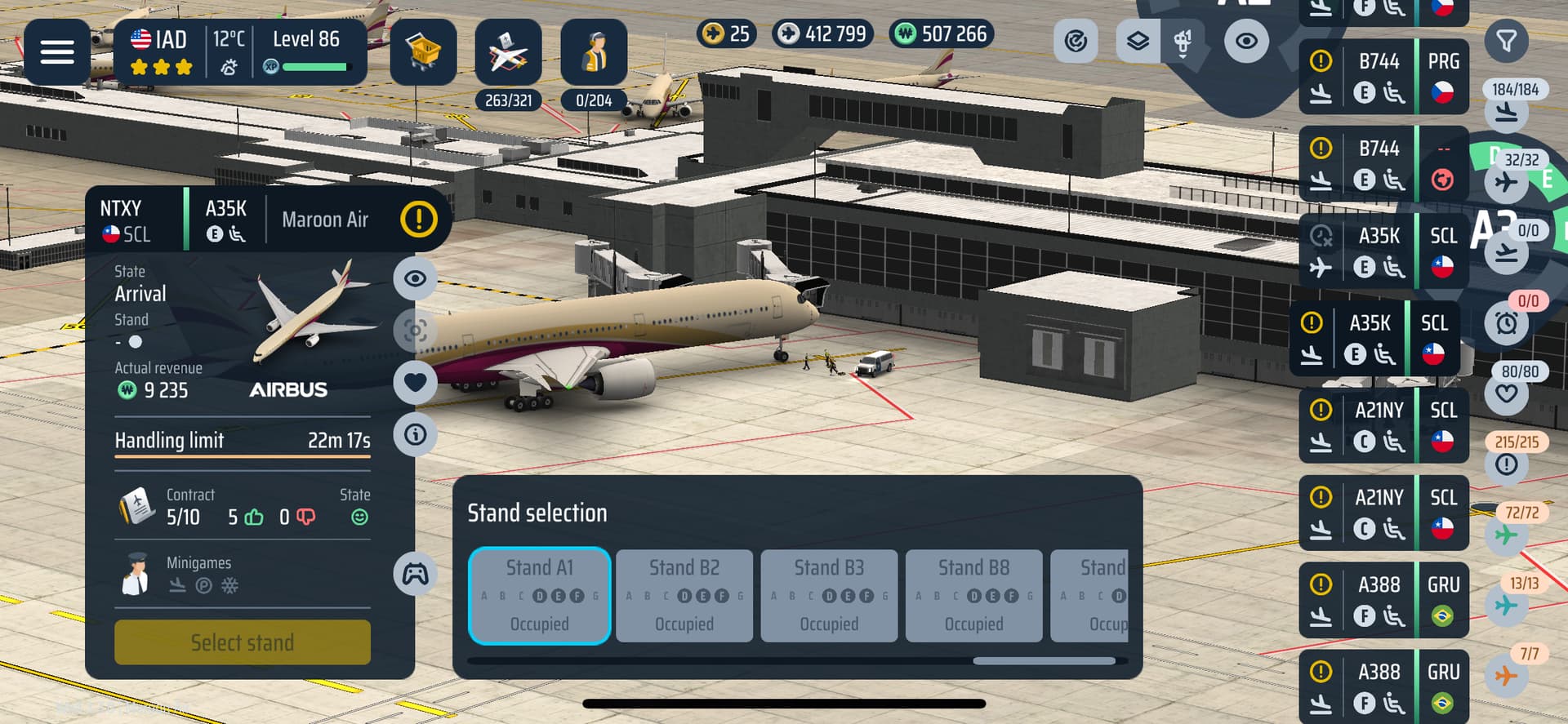Show aircraft info with the i button
The image size is (1568, 724).
point(415,434)
